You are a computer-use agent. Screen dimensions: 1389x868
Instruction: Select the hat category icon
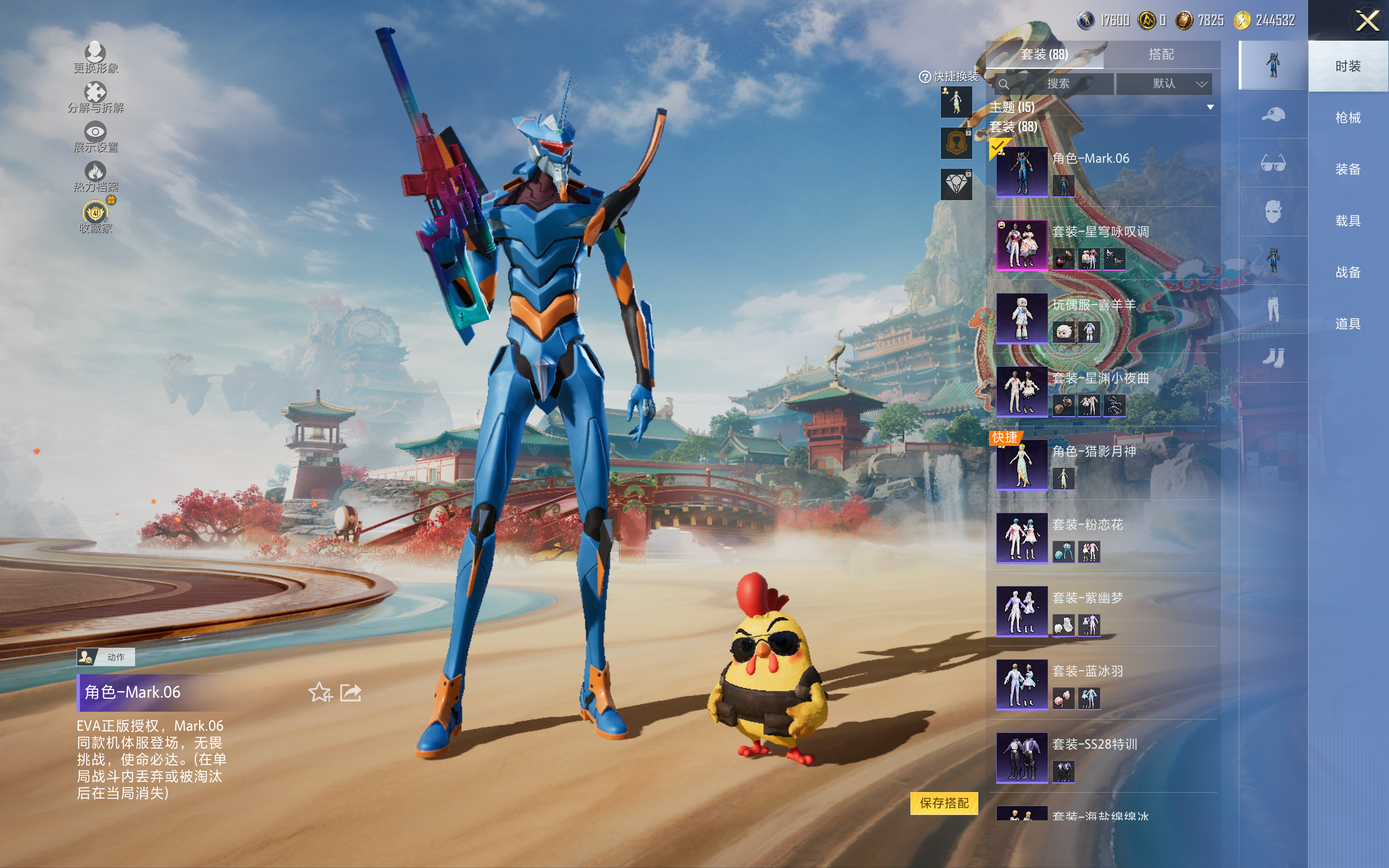tap(1272, 115)
